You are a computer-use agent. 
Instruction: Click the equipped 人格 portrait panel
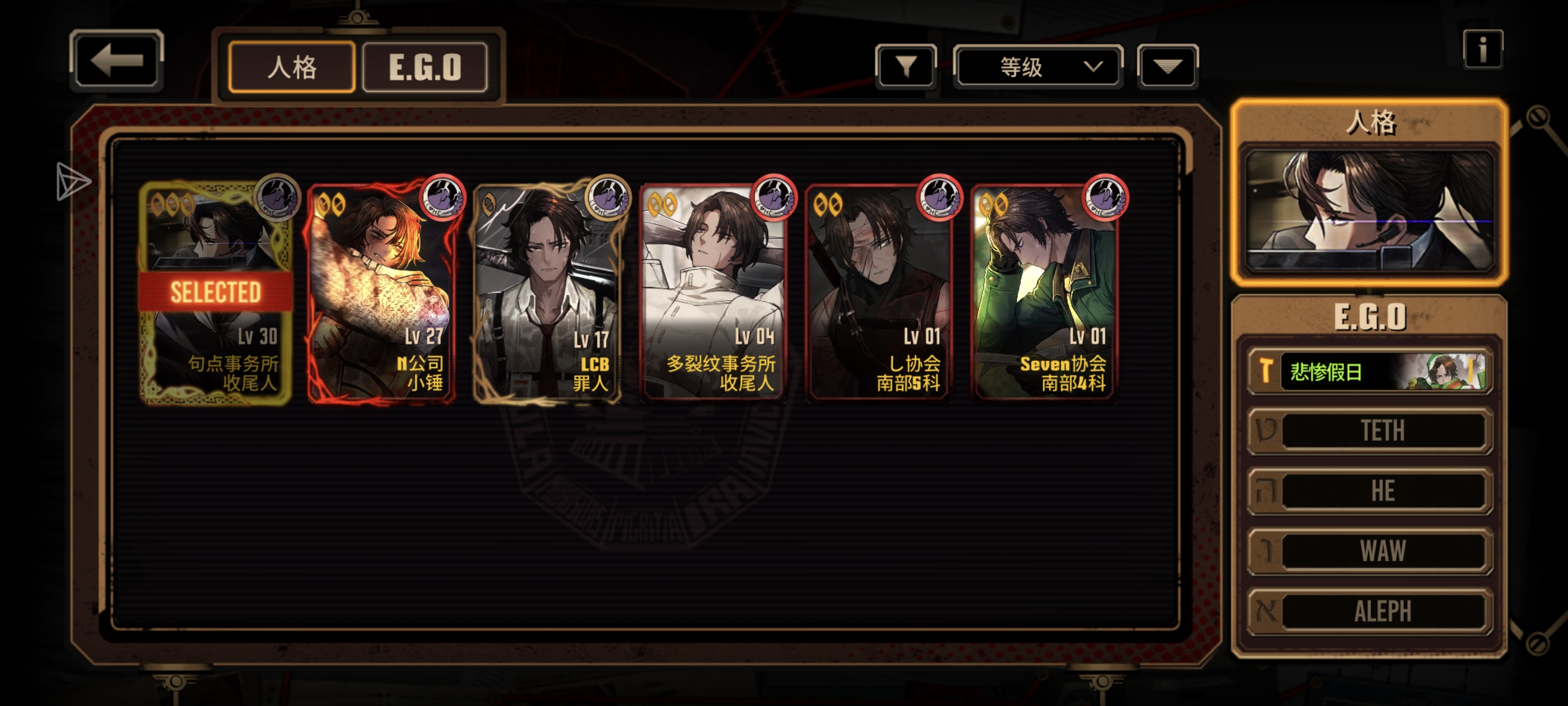click(x=1370, y=209)
